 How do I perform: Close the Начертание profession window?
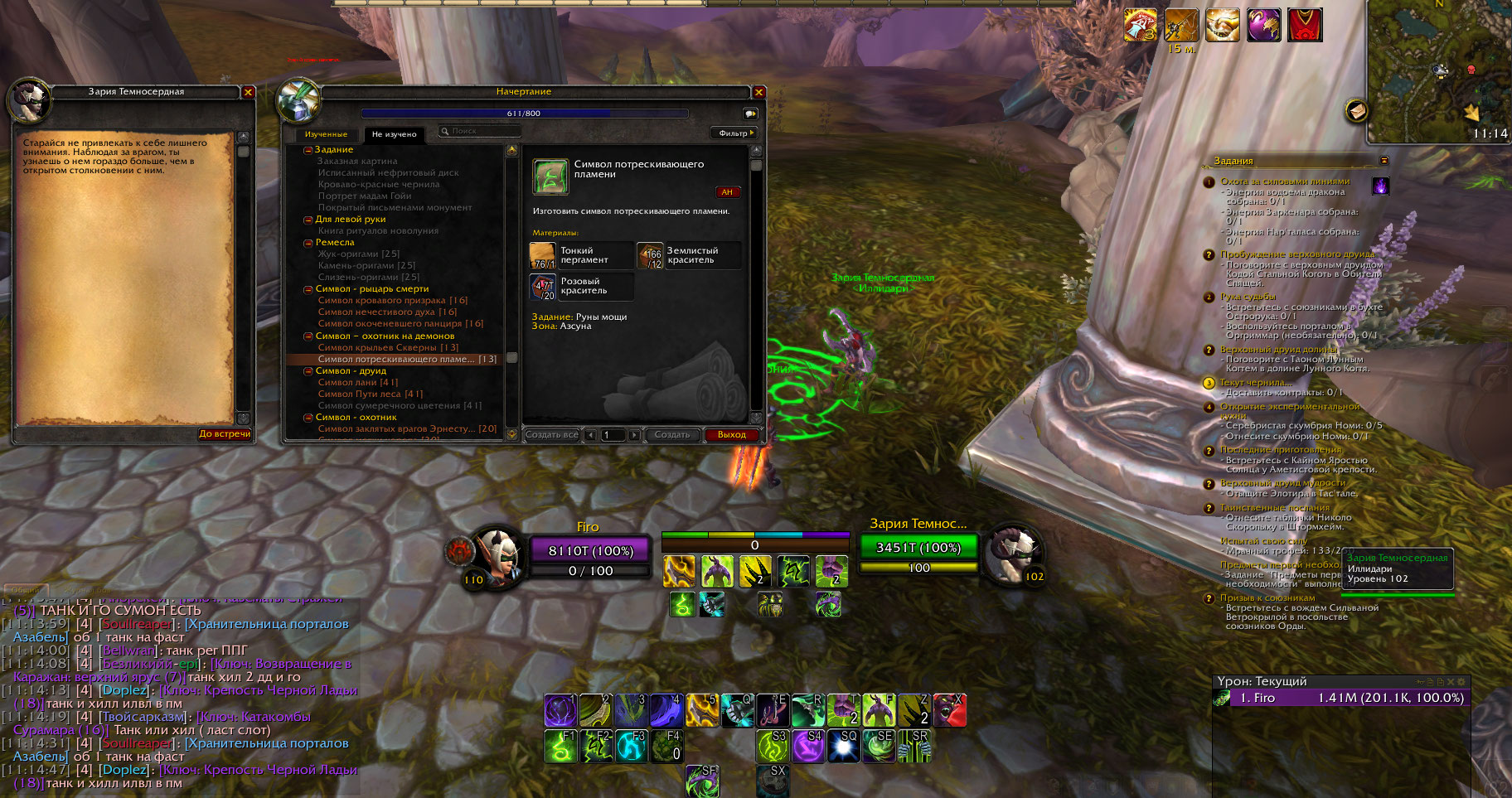[x=758, y=92]
